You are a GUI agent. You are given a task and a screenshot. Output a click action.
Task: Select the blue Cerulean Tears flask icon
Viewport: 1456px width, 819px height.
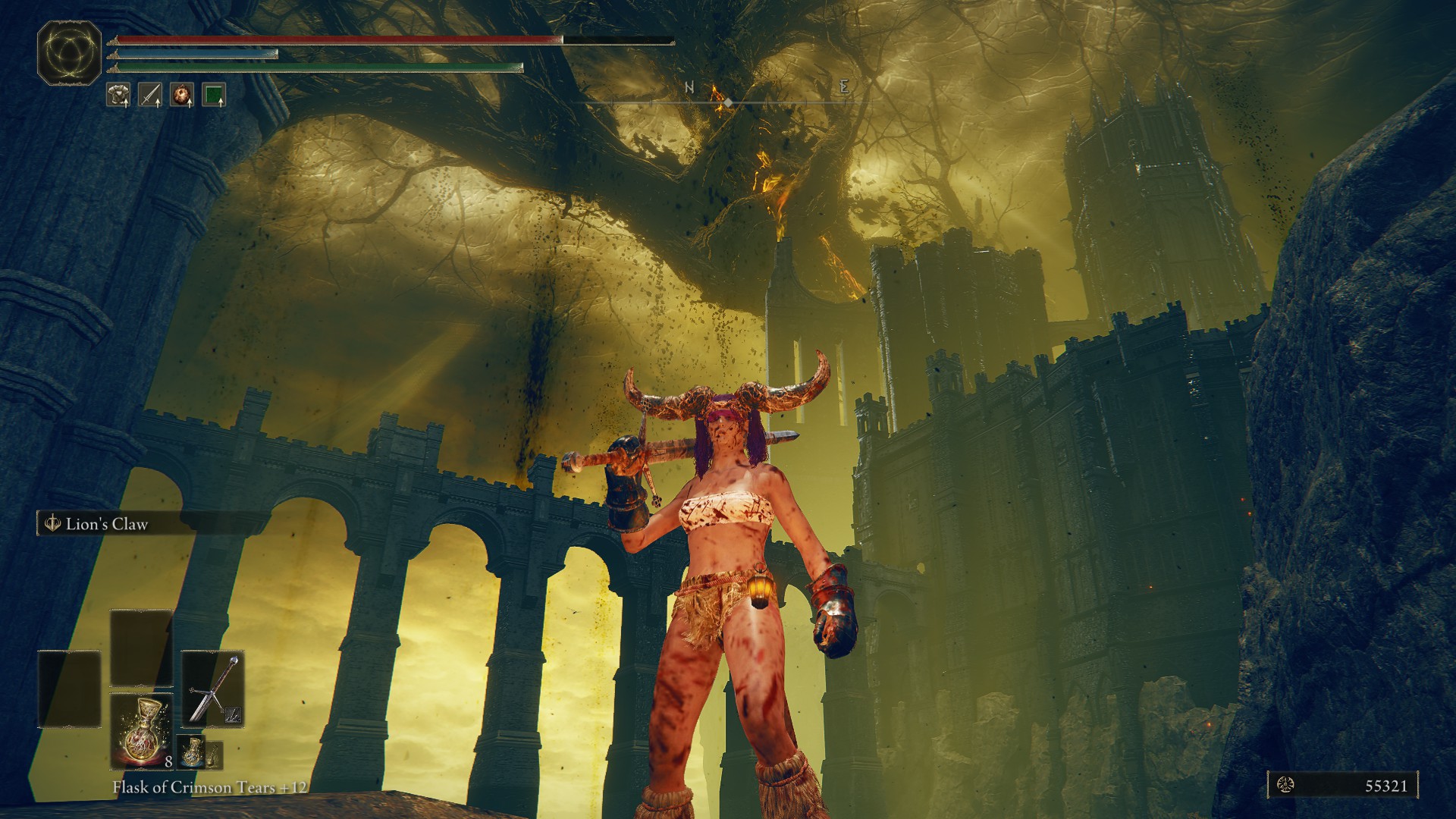point(193,752)
